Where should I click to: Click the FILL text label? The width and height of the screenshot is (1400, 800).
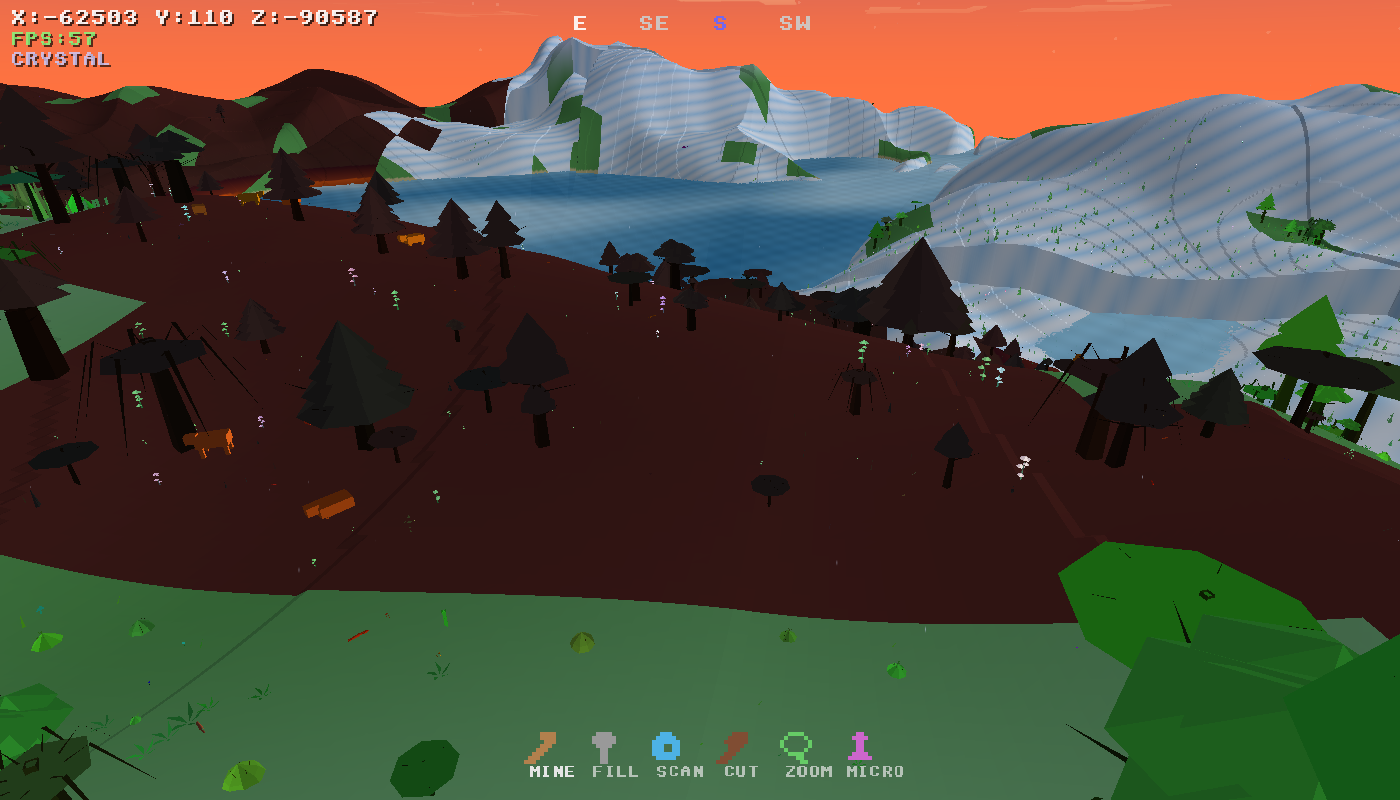point(614,772)
